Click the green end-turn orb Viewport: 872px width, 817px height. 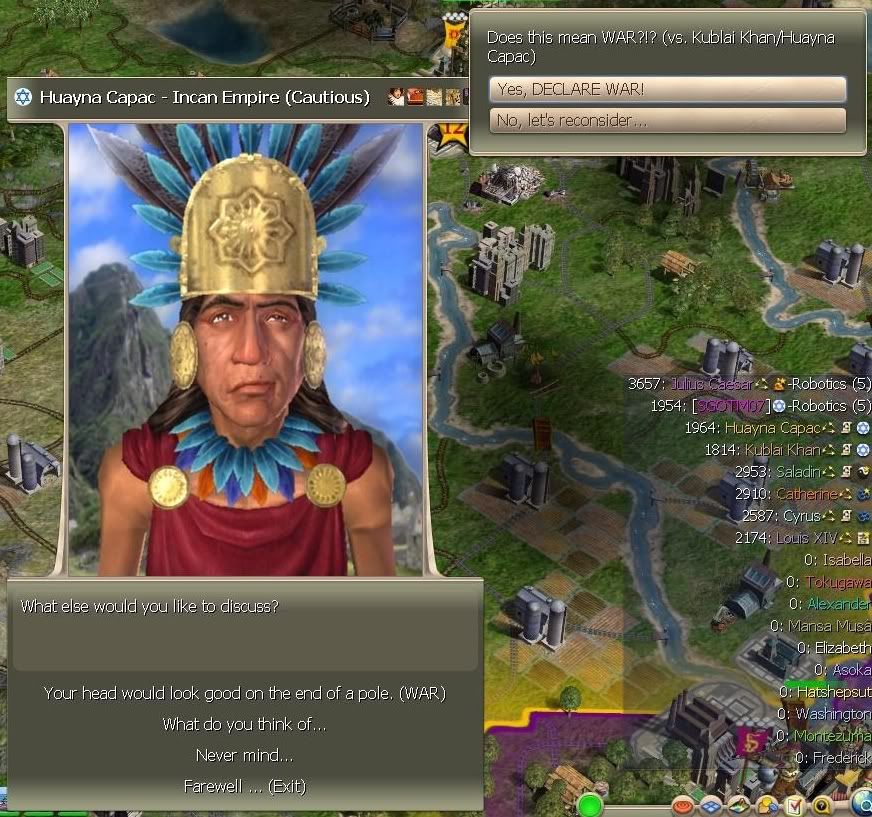pos(590,804)
